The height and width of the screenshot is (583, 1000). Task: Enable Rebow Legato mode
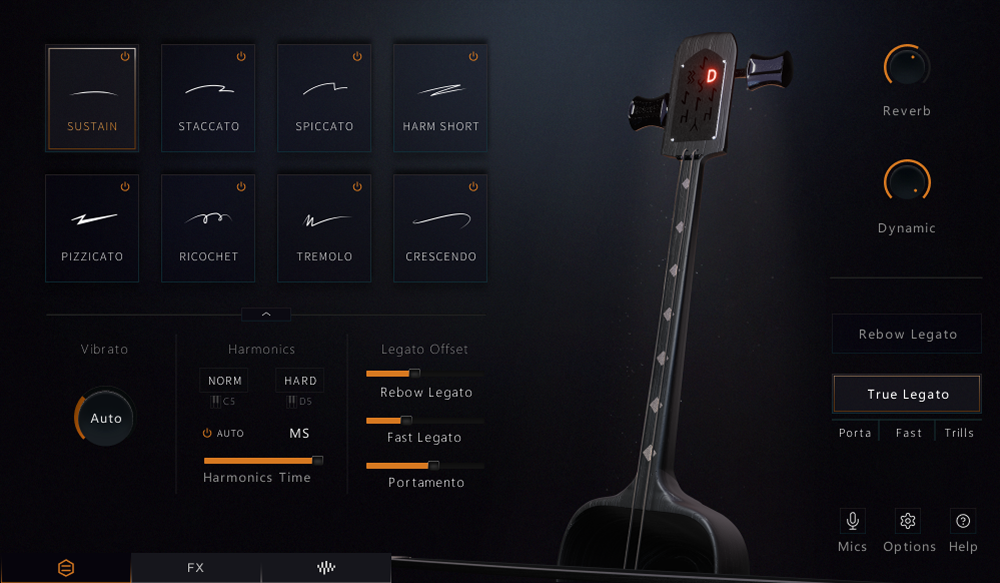907,334
